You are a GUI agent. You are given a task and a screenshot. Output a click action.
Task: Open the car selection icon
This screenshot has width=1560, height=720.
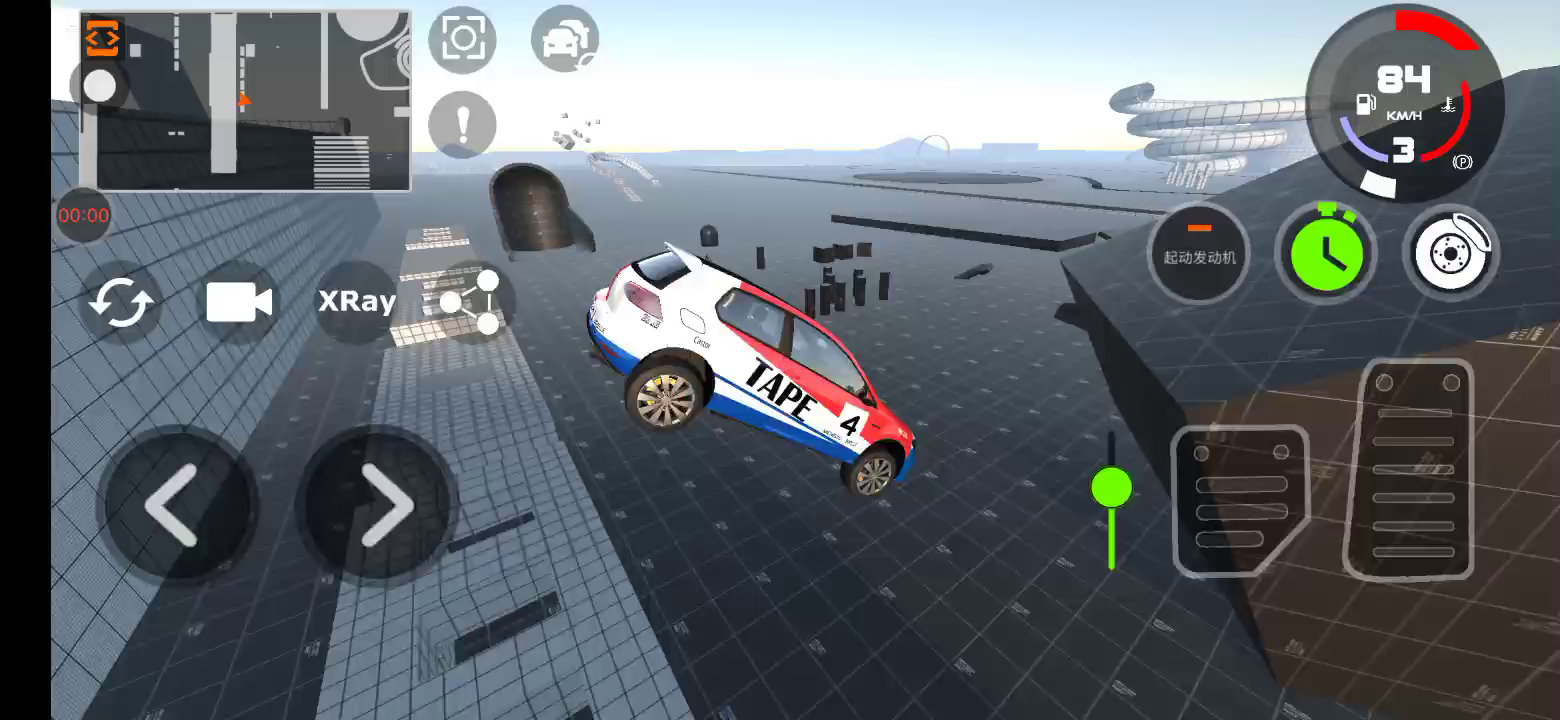point(564,39)
